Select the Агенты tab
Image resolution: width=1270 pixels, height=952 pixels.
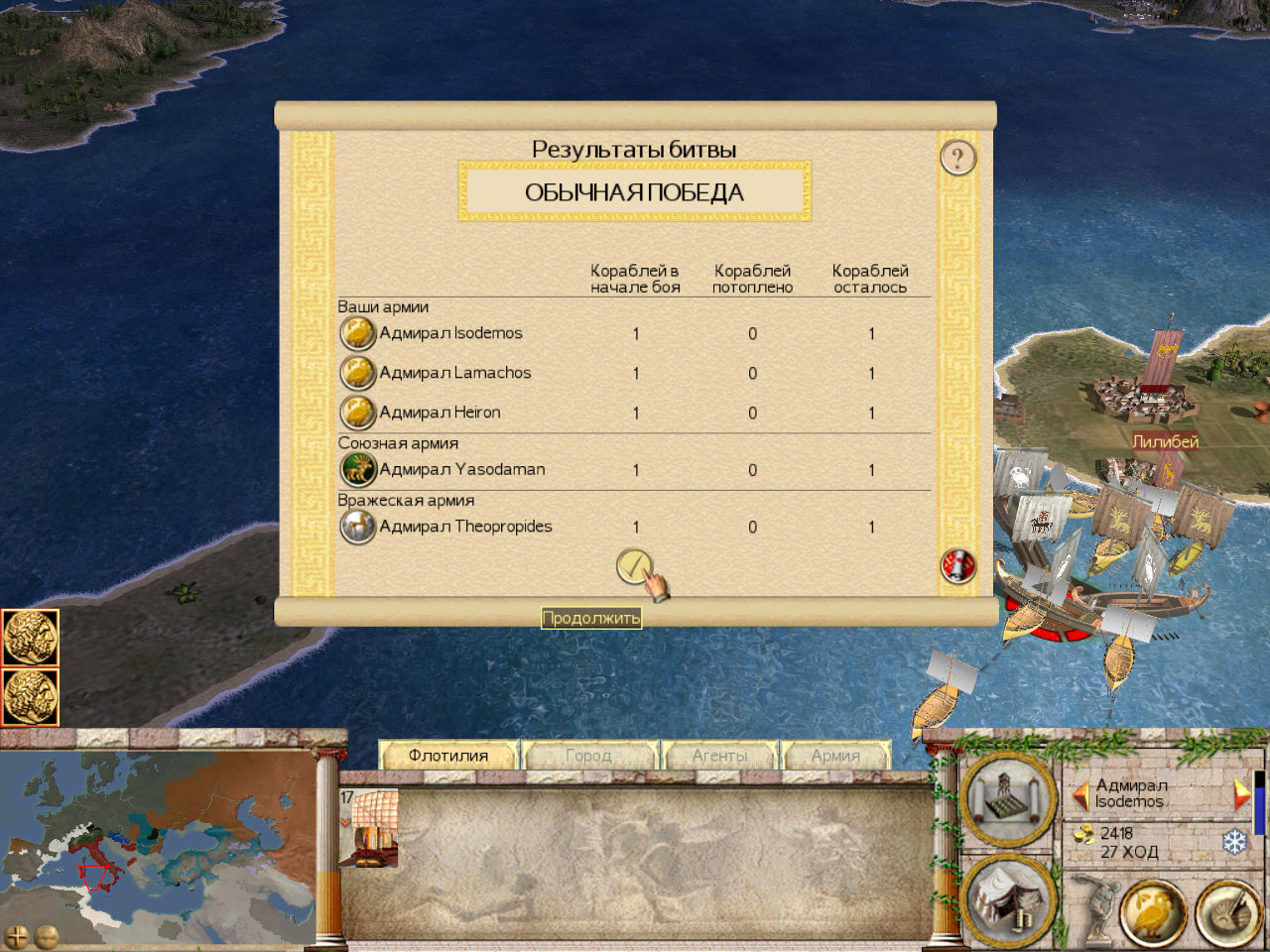(x=719, y=756)
